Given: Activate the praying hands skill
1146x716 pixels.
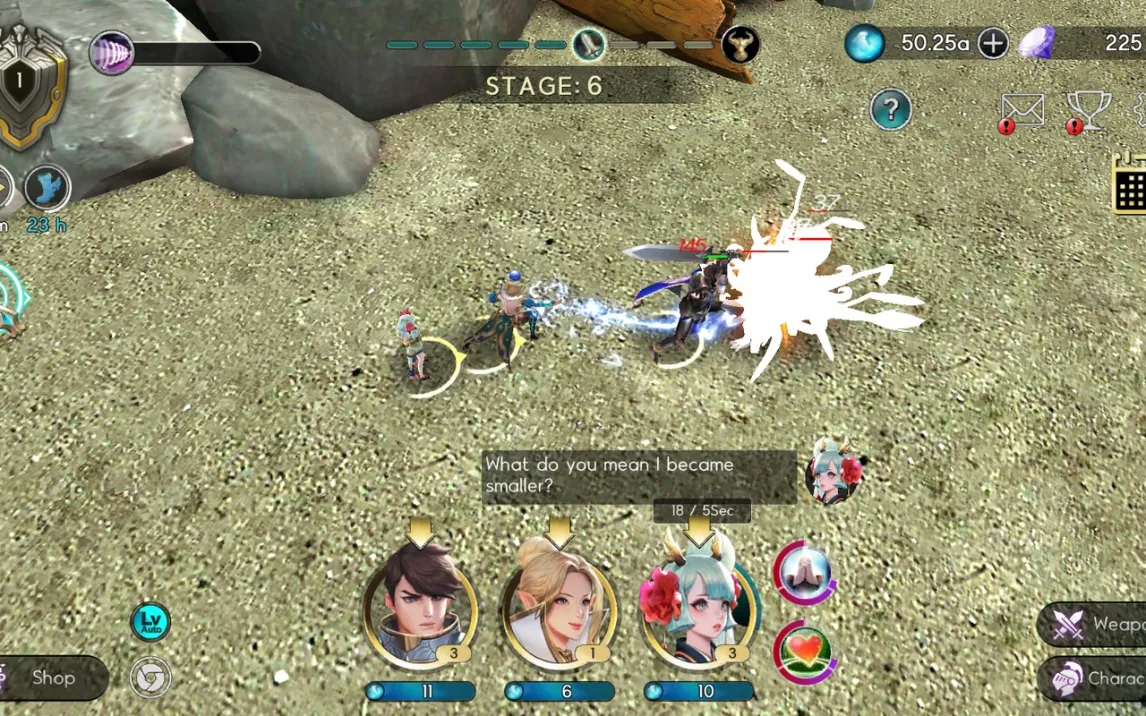Looking at the screenshot, I should point(805,574).
